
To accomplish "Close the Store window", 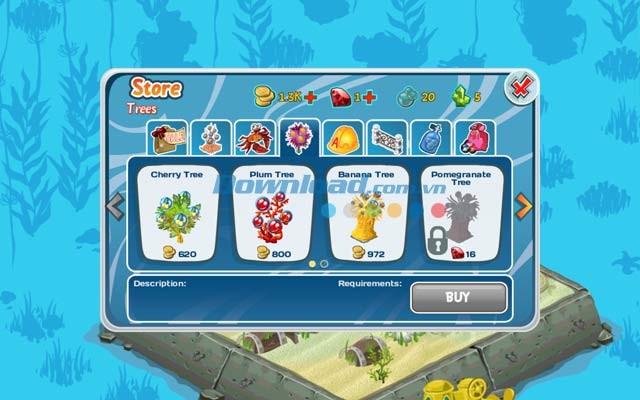I will pos(521,88).
